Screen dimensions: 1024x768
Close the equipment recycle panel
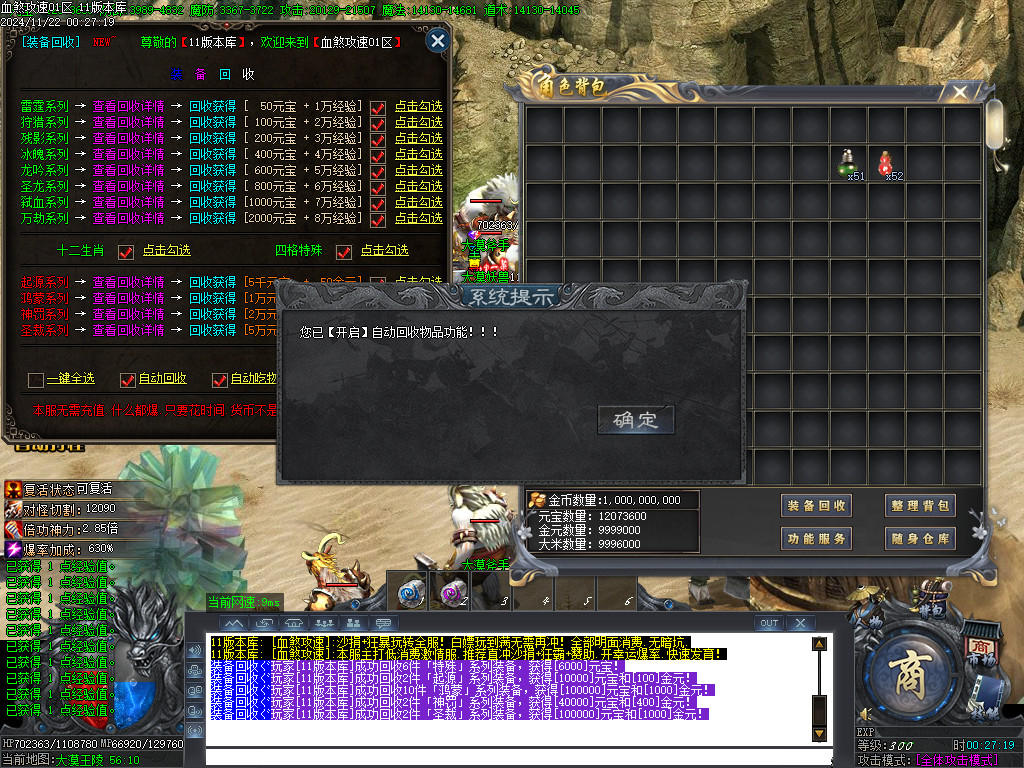[438, 41]
